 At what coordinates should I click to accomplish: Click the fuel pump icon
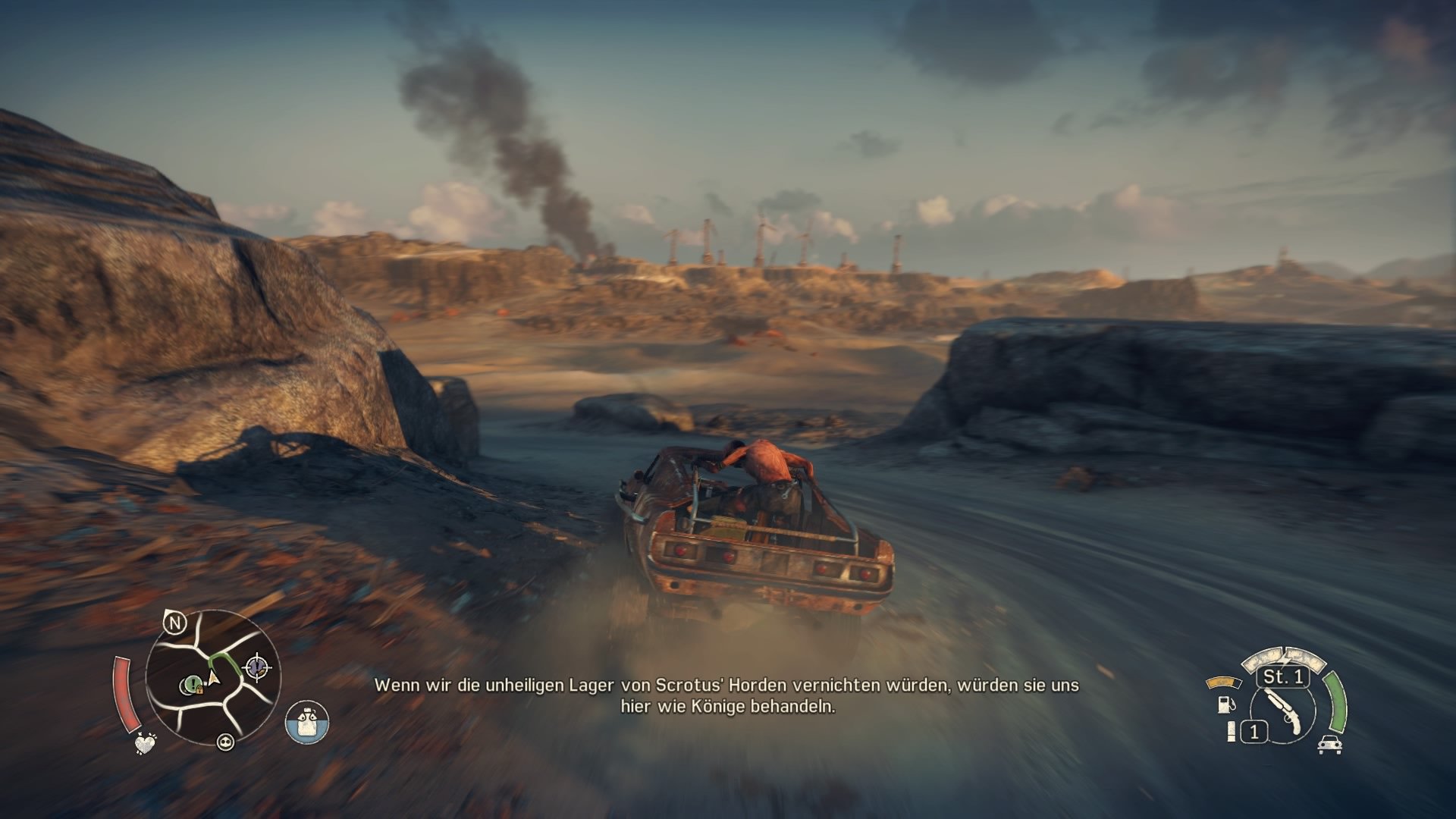click(1226, 705)
